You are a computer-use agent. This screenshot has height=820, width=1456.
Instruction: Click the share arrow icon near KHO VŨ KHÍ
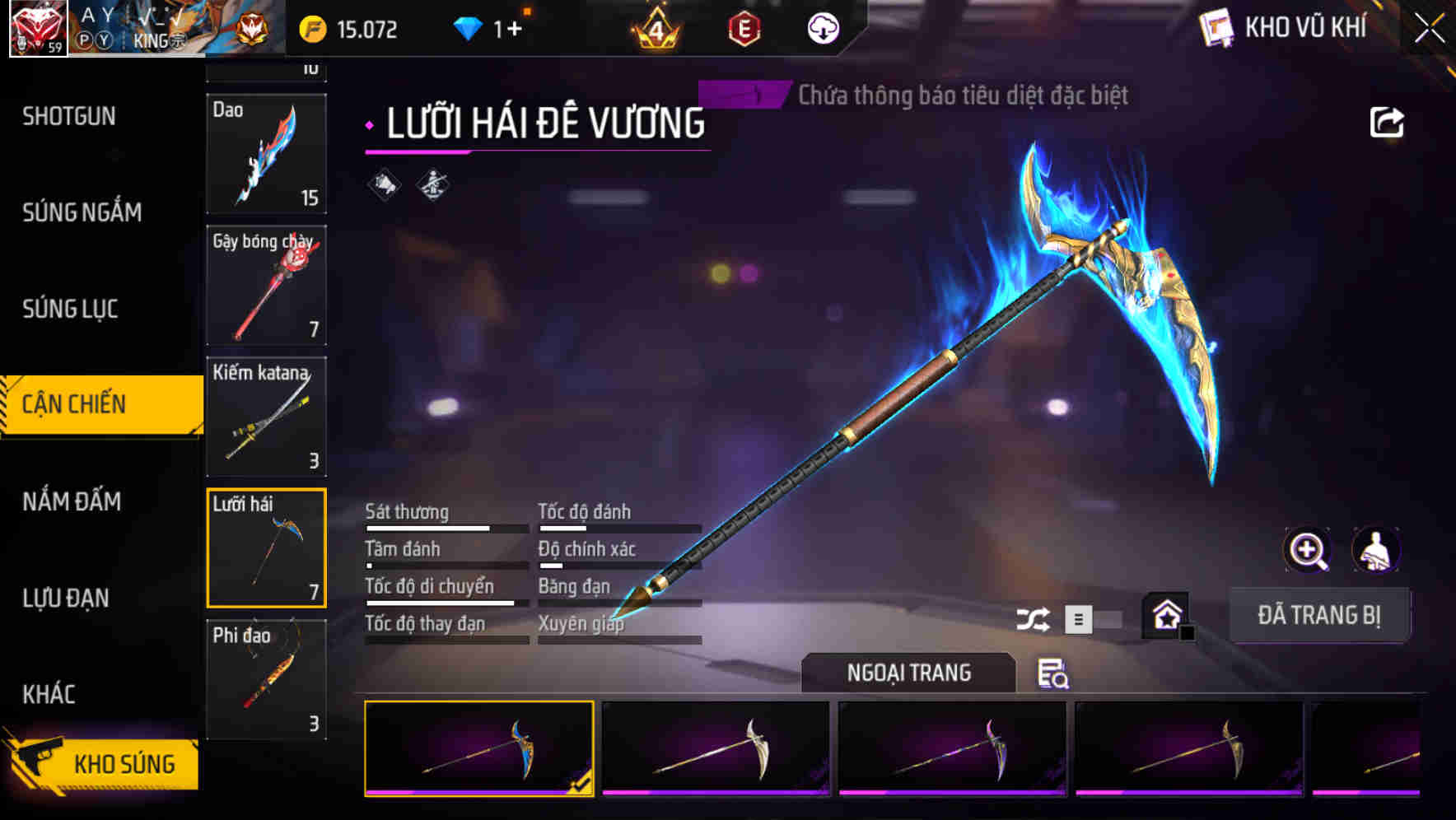coord(1388,121)
